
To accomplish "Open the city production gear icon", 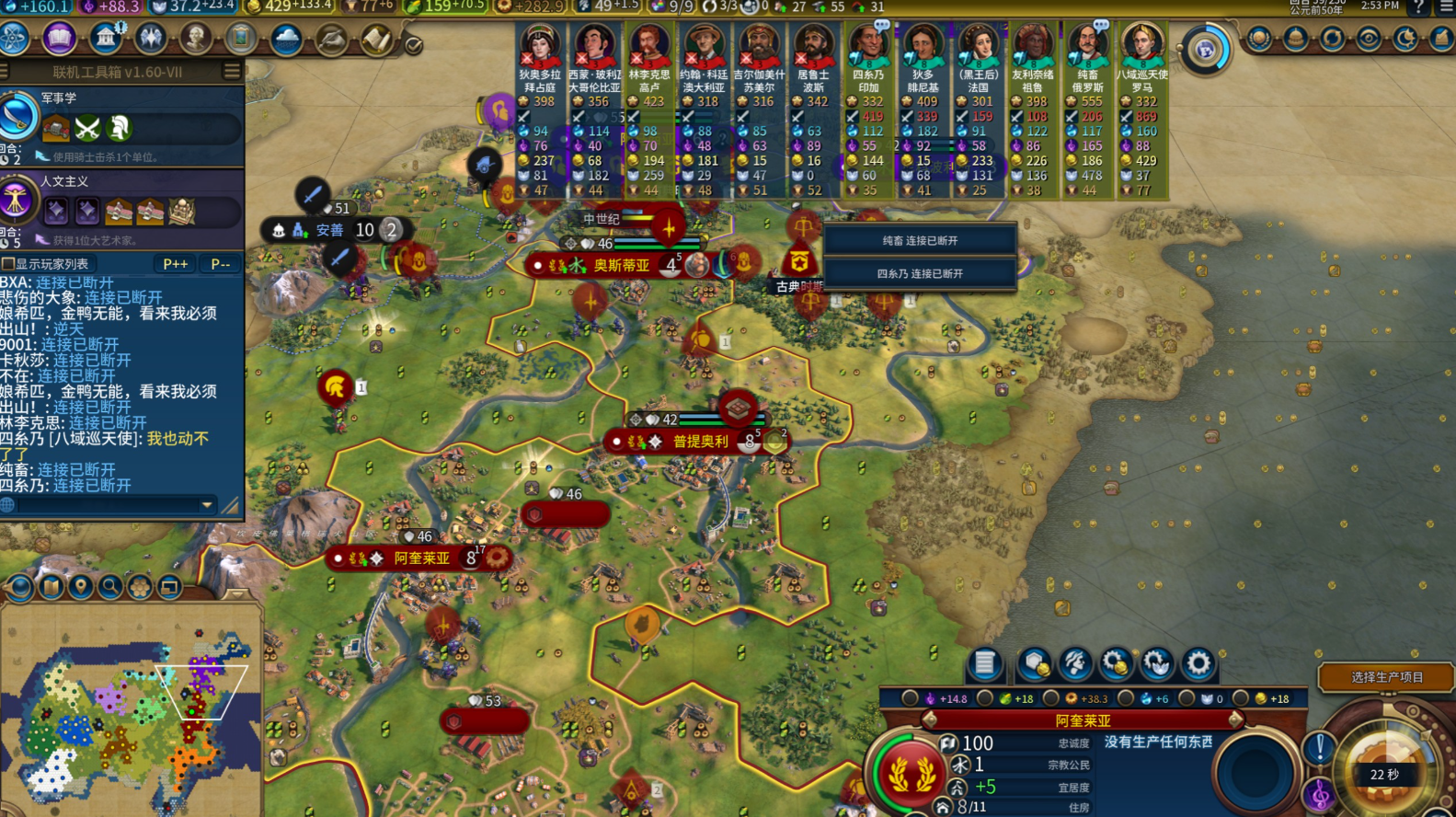I will click(1198, 662).
